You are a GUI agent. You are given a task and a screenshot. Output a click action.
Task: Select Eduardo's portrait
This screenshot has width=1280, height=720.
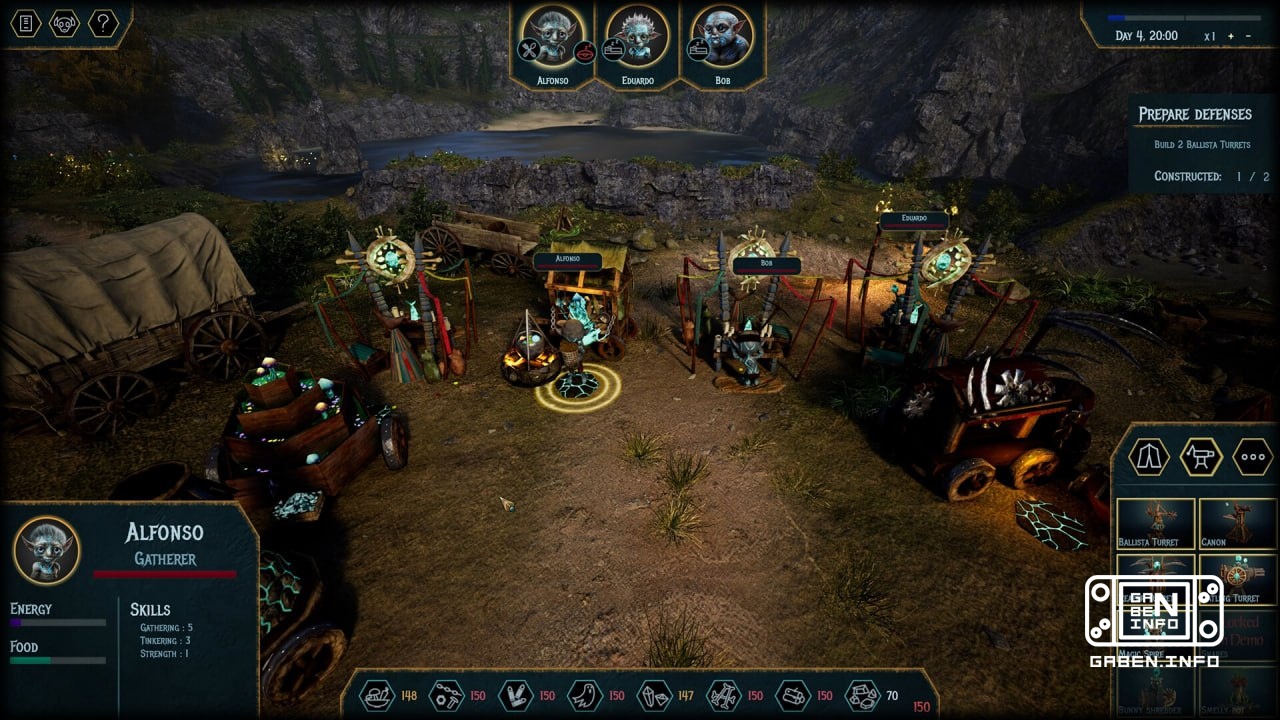(x=637, y=38)
